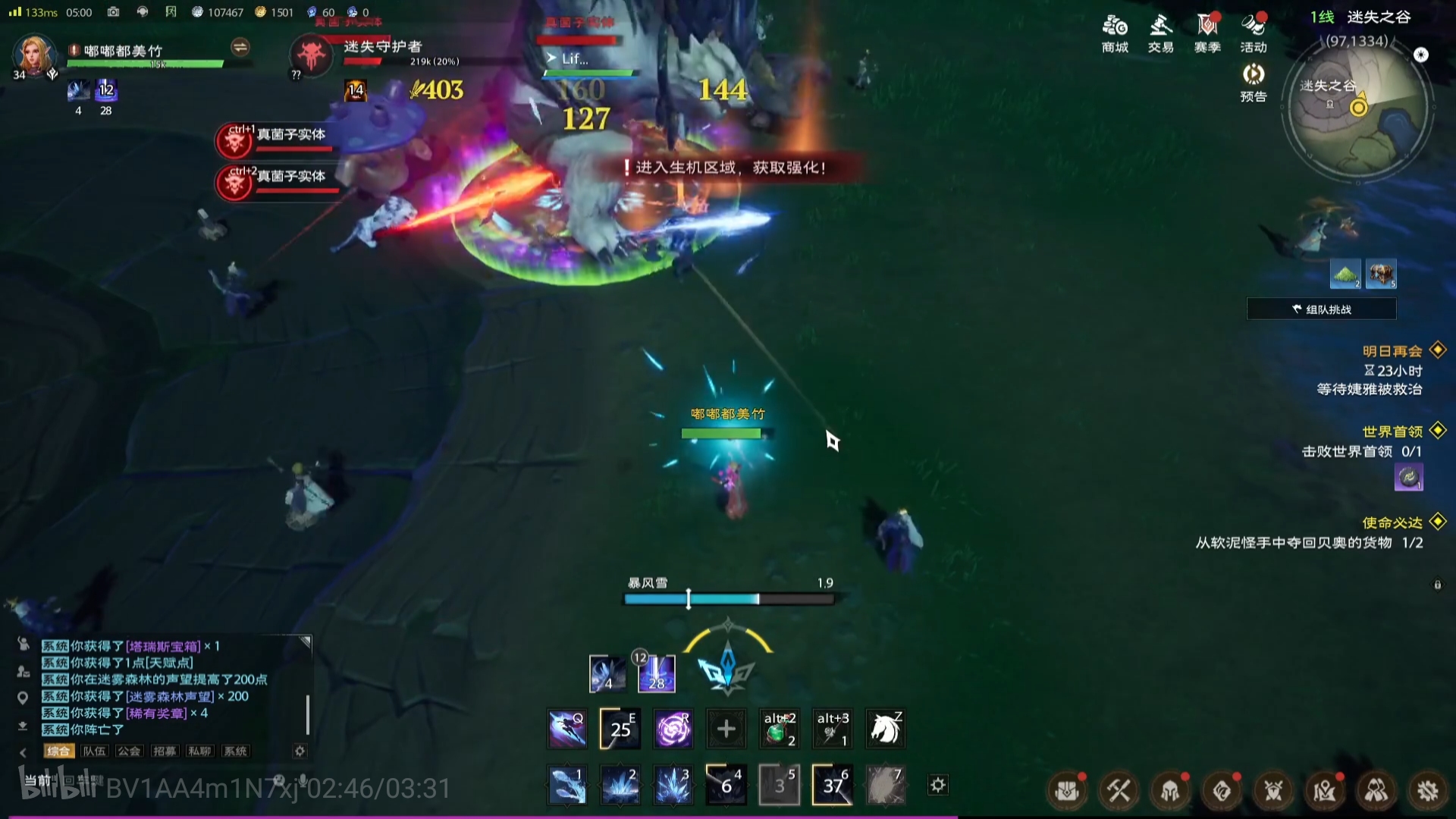Use the white horse mount skill
Screen dimensions: 1456x819
pos(885,729)
